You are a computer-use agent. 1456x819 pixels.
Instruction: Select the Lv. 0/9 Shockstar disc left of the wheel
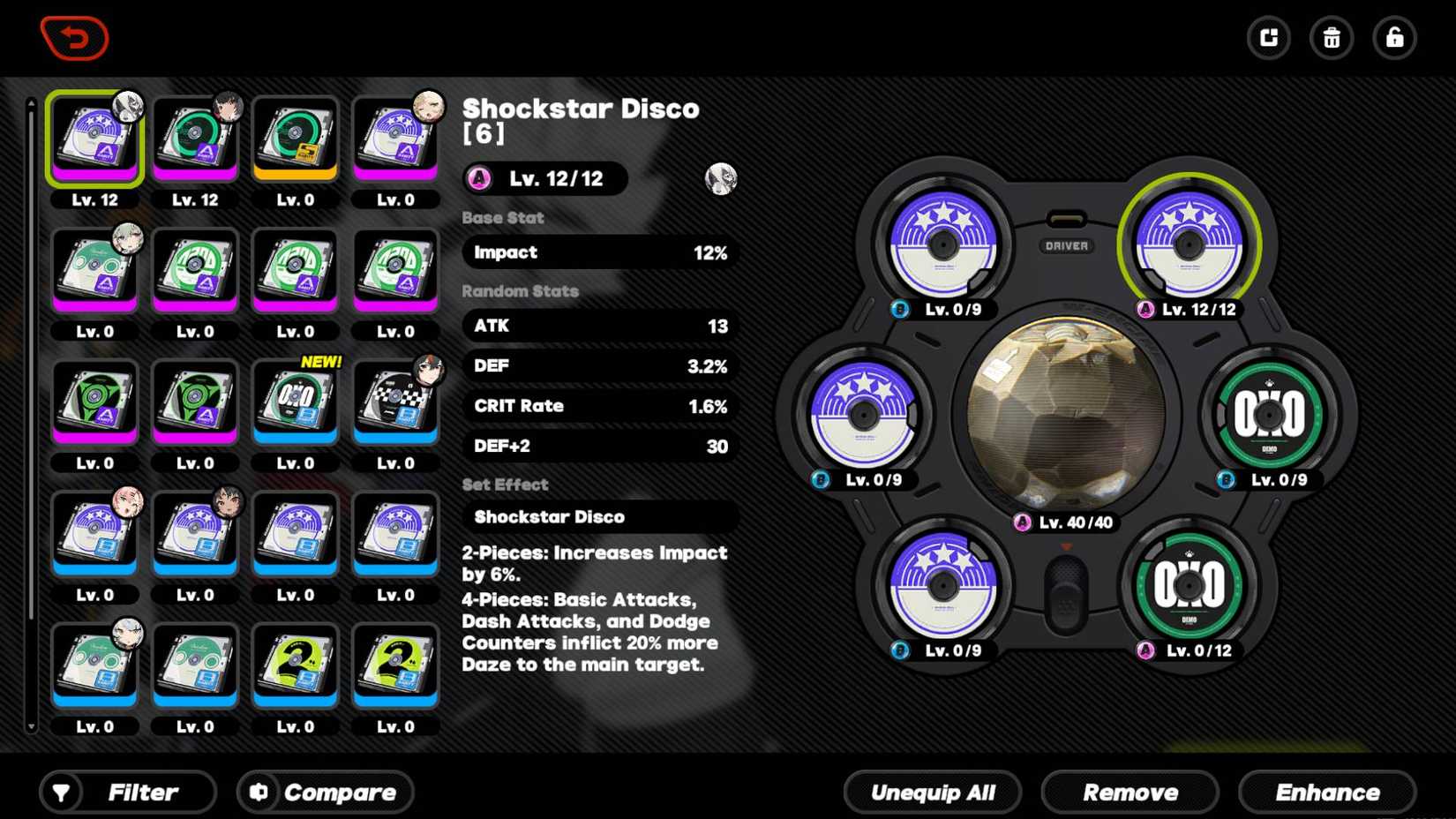[862, 415]
